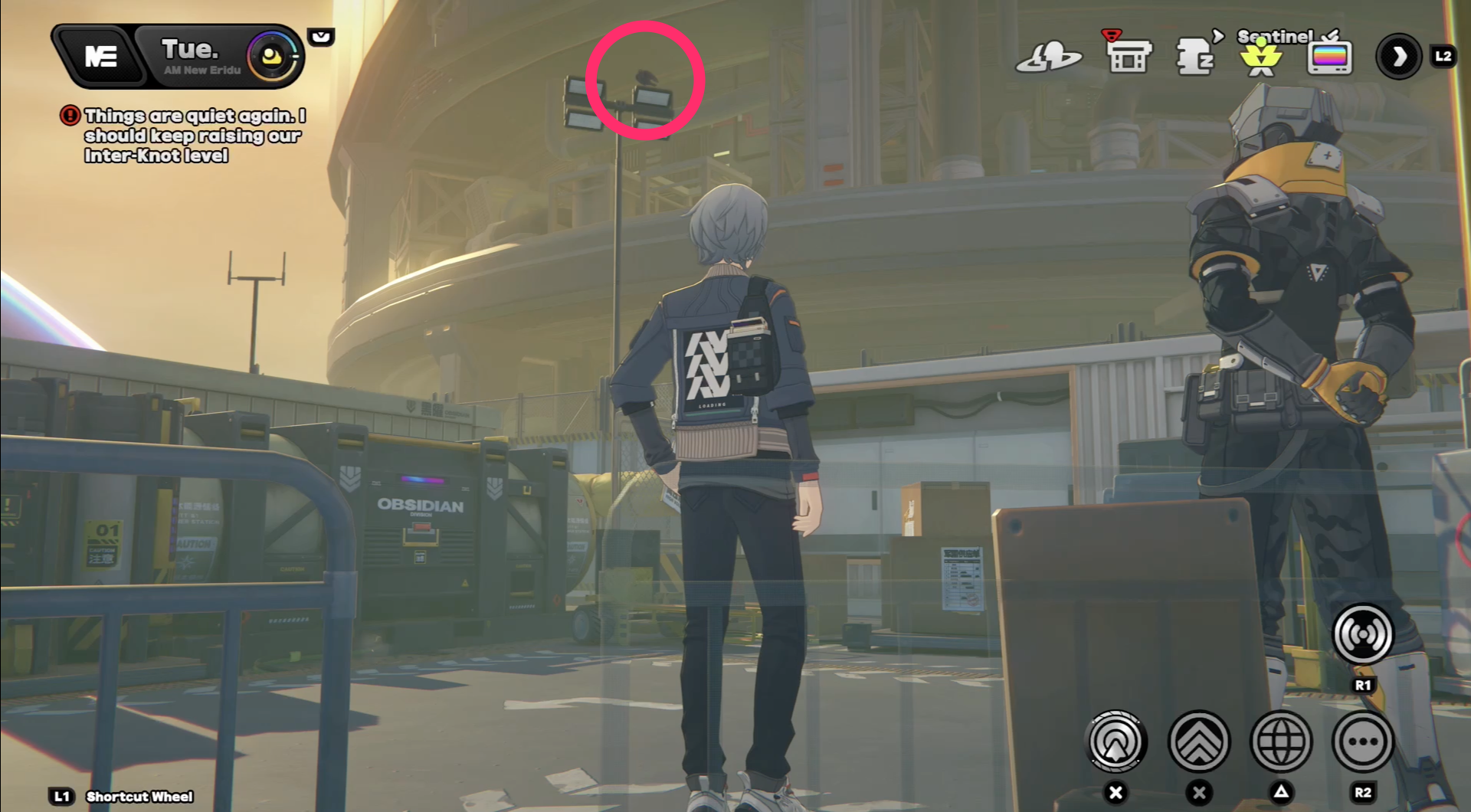Expand the top bar with the arrow button
1471x812 pixels.
pos(1399,56)
